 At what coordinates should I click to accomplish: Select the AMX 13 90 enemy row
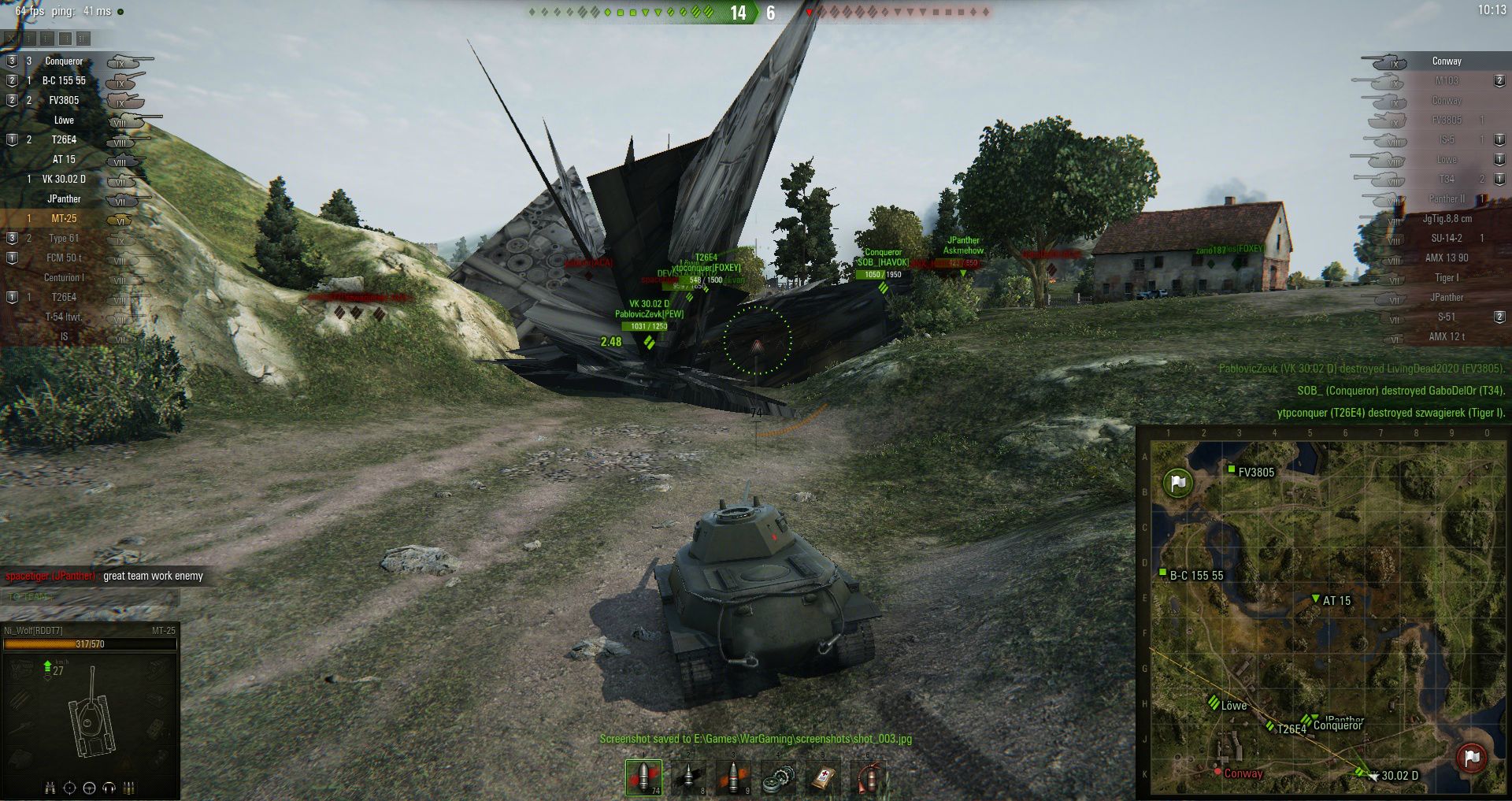pyautogui.click(x=1446, y=258)
